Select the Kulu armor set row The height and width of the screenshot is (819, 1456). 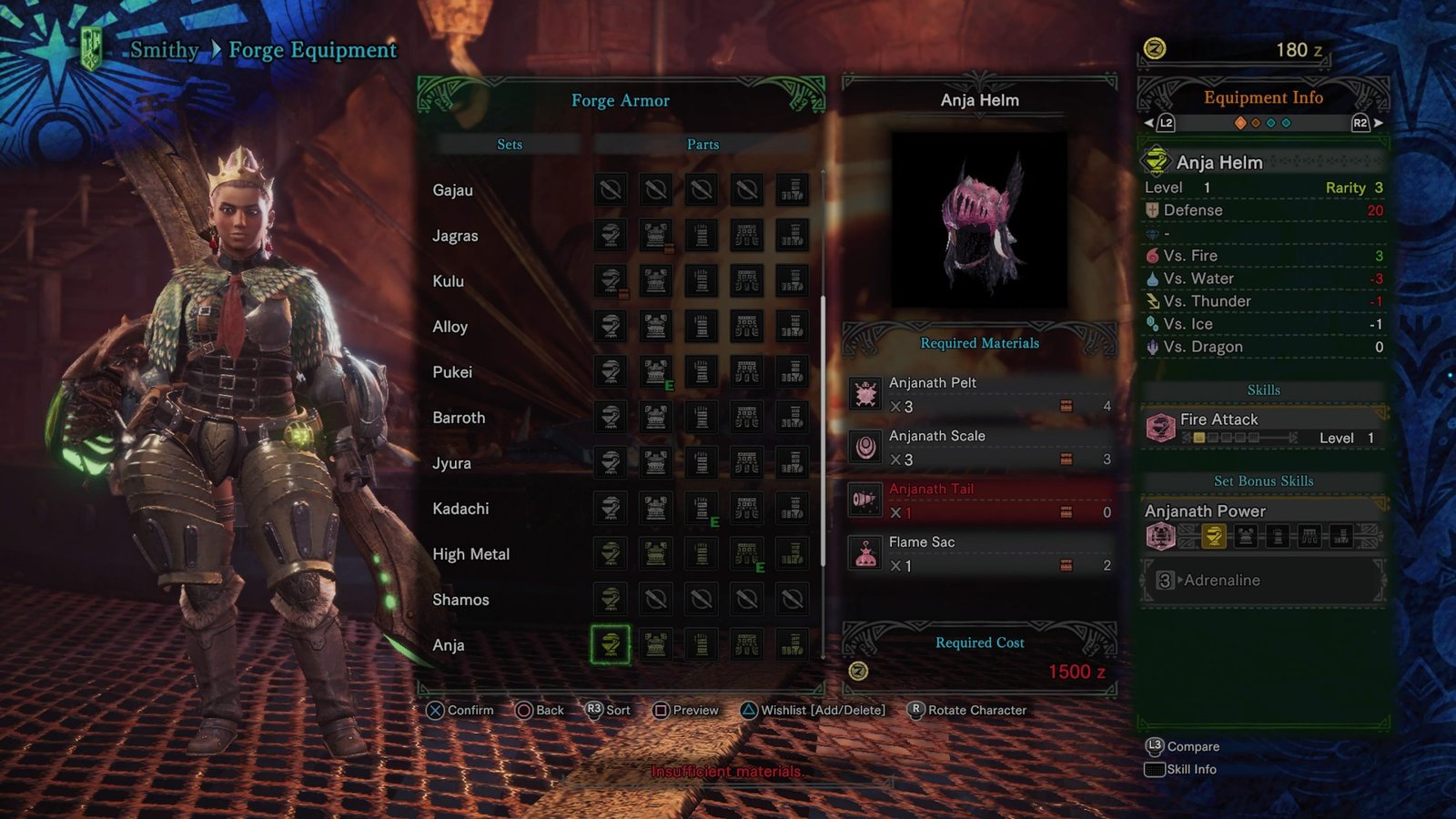pos(449,281)
